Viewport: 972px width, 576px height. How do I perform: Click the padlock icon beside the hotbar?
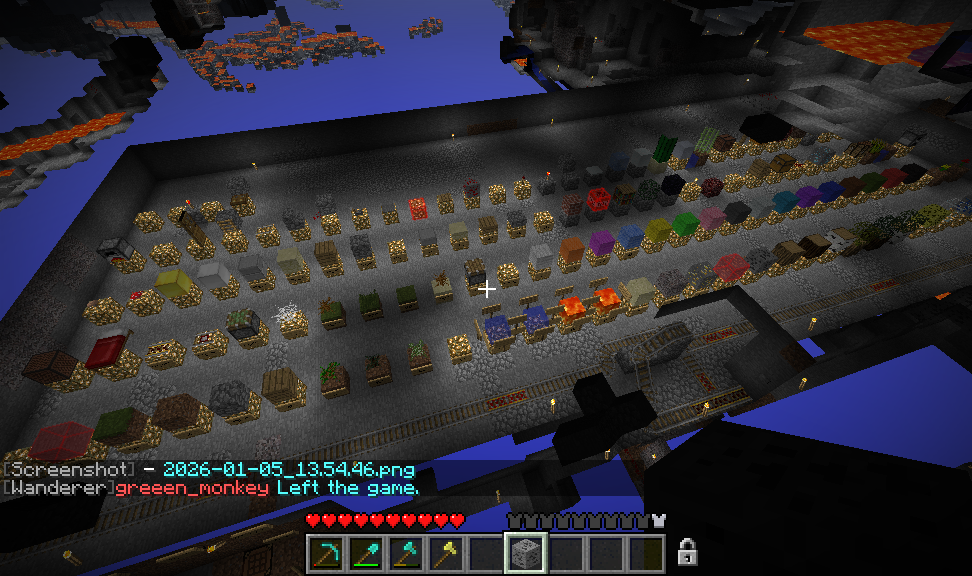pyautogui.click(x=687, y=550)
